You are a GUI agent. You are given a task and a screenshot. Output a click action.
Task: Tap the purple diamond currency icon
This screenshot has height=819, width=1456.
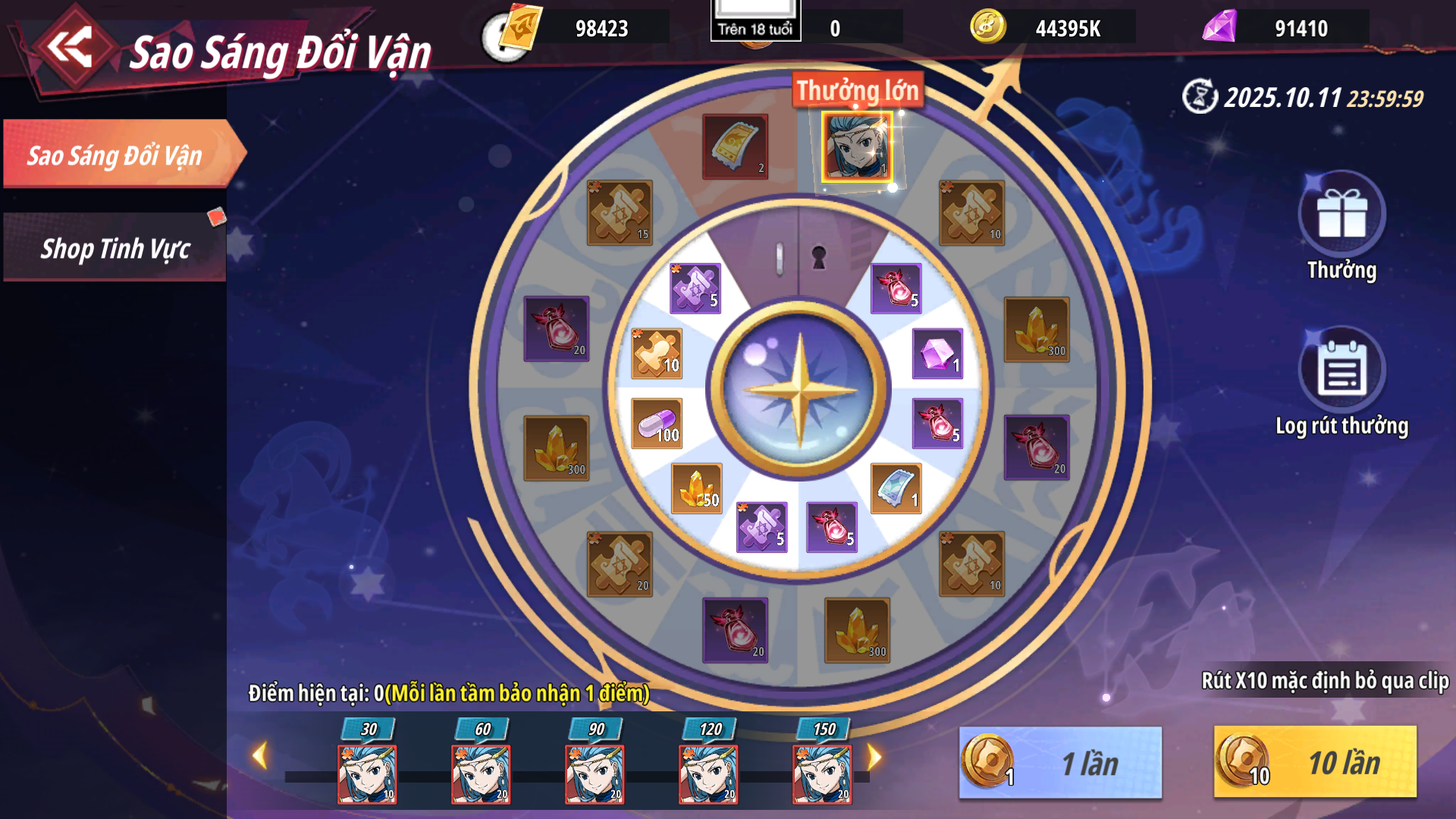pos(1219,27)
